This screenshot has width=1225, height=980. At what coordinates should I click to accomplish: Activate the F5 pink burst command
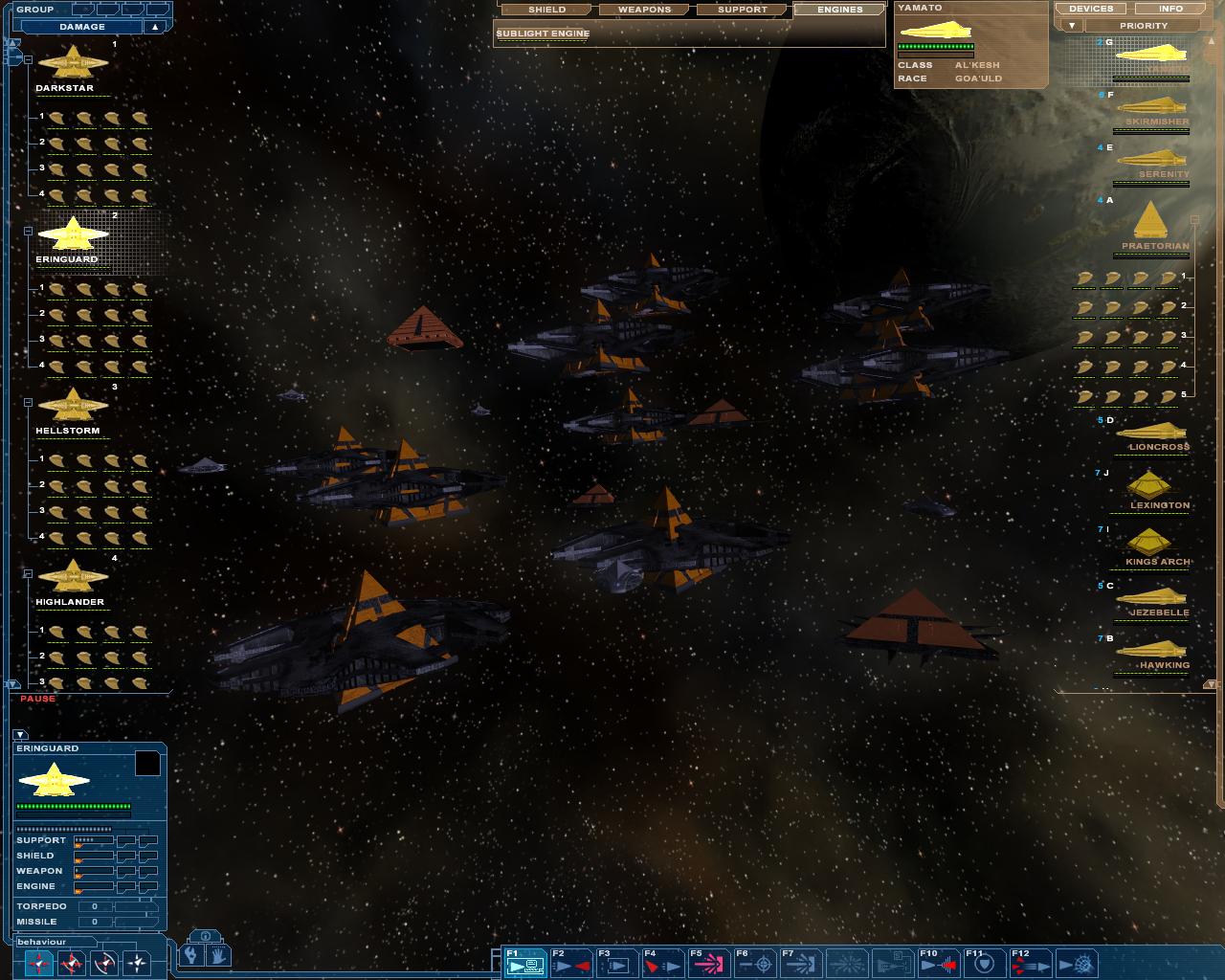pyautogui.click(x=708, y=963)
